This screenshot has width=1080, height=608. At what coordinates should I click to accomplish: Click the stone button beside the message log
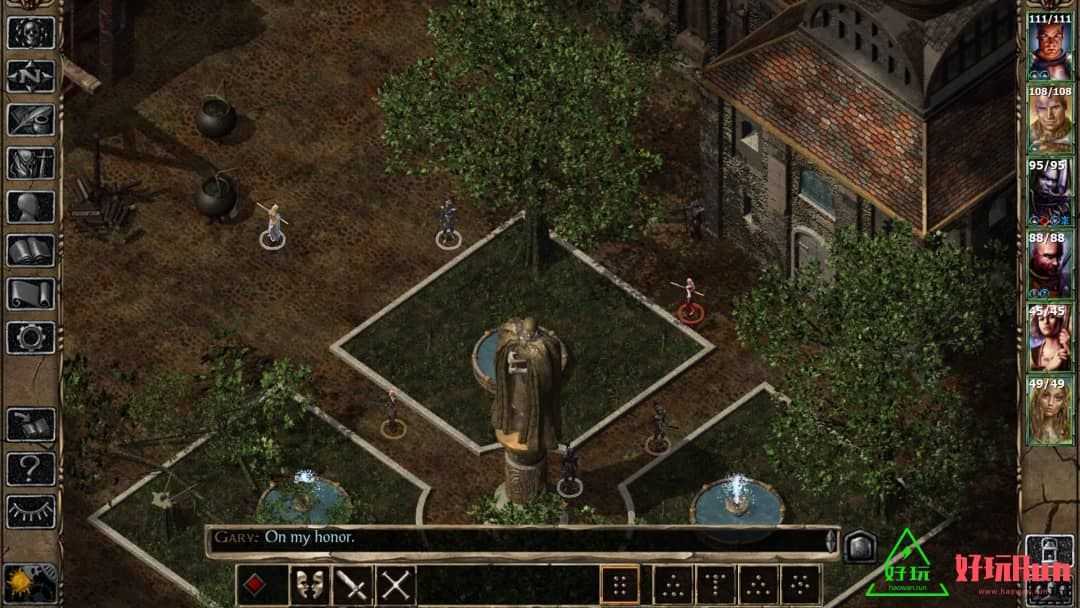860,546
